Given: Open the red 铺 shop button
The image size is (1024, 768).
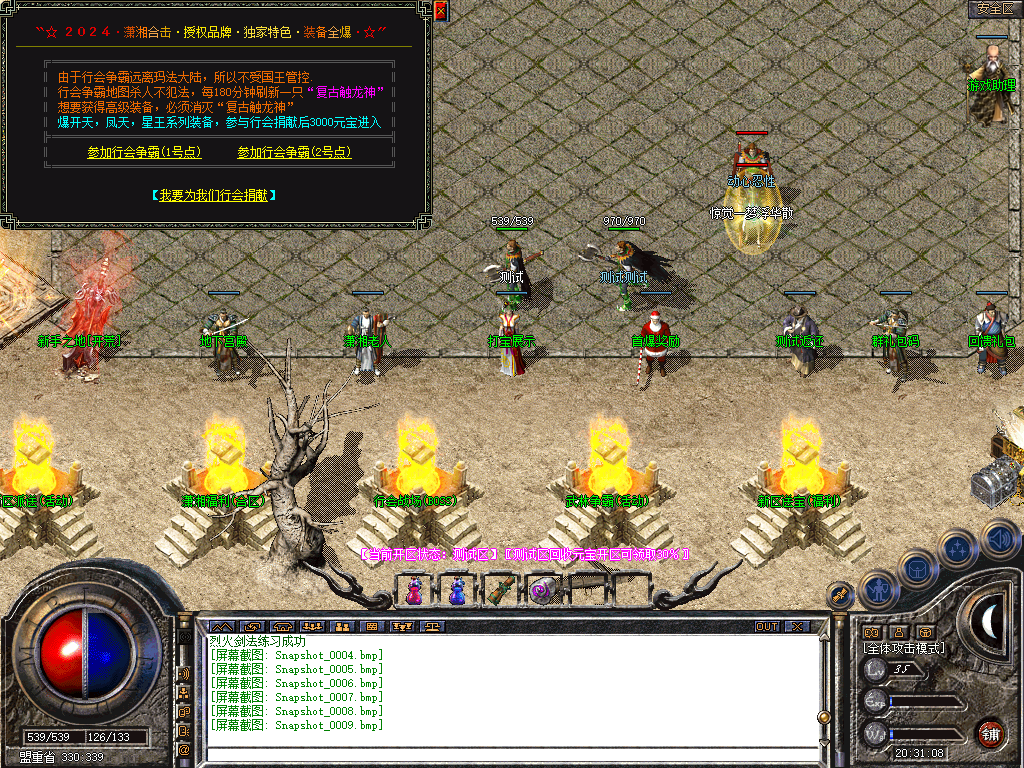Looking at the screenshot, I should click(x=990, y=733).
